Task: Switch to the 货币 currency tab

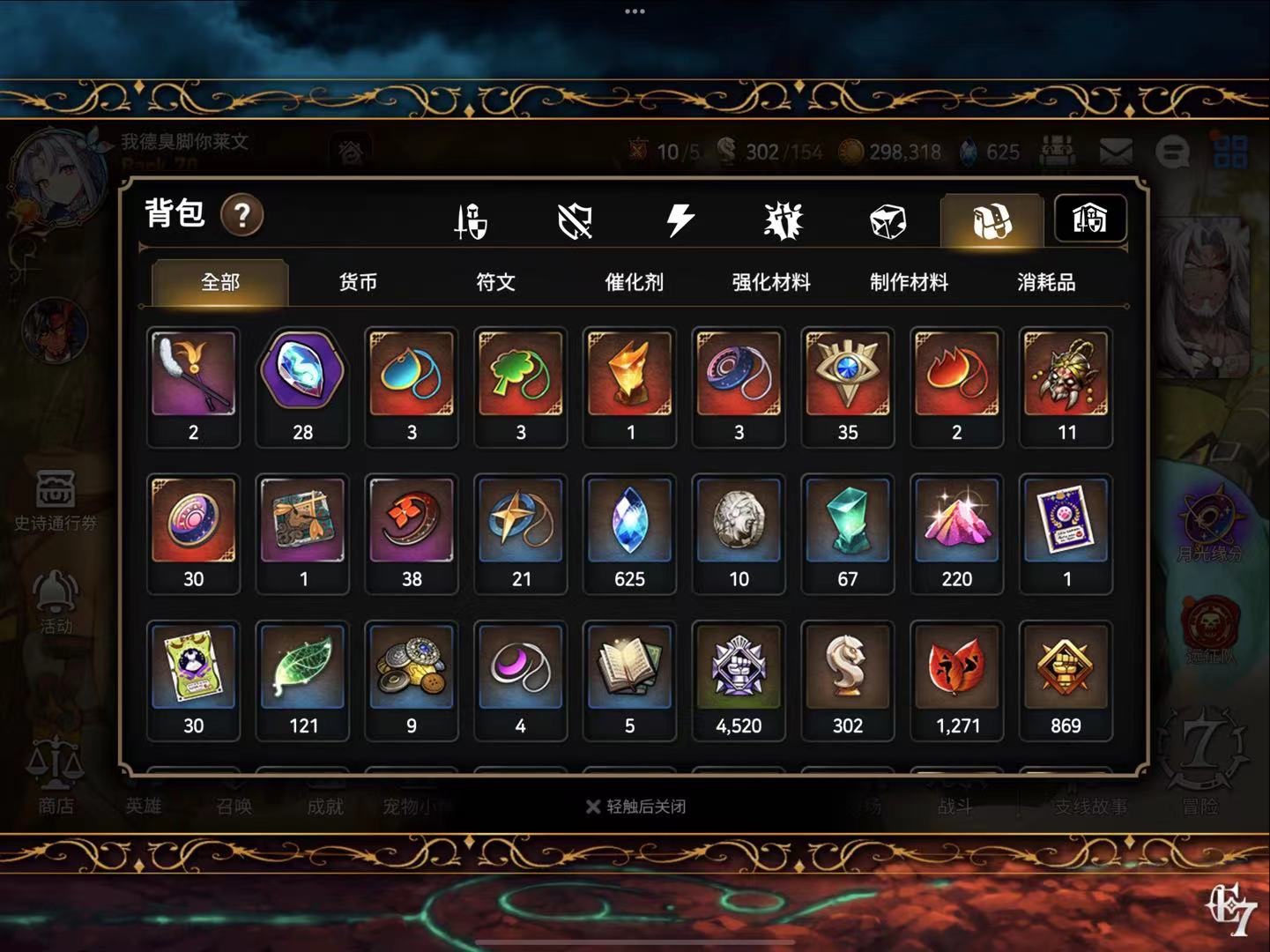Action: (x=358, y=282)
